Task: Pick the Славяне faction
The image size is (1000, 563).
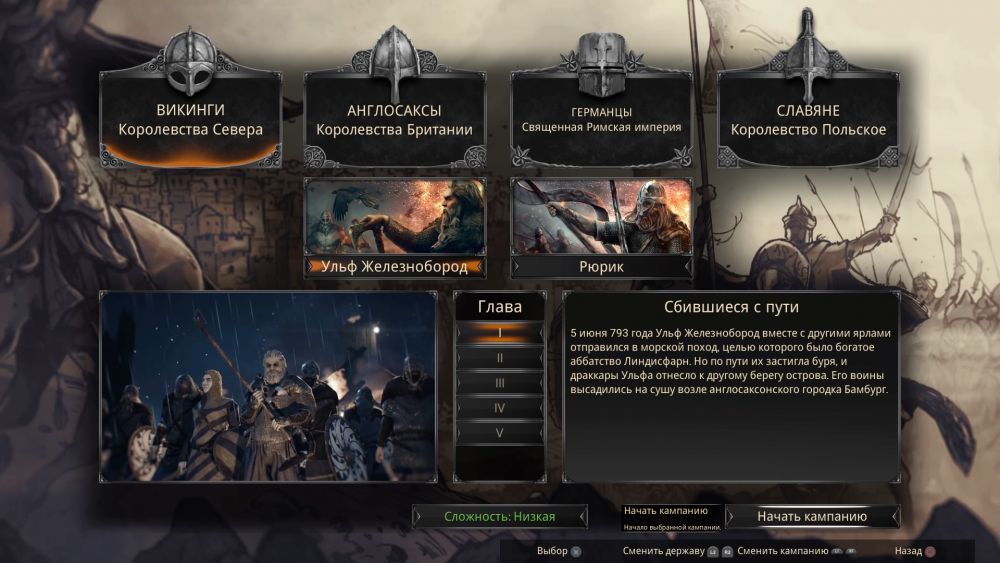Action: click(808, 120)
